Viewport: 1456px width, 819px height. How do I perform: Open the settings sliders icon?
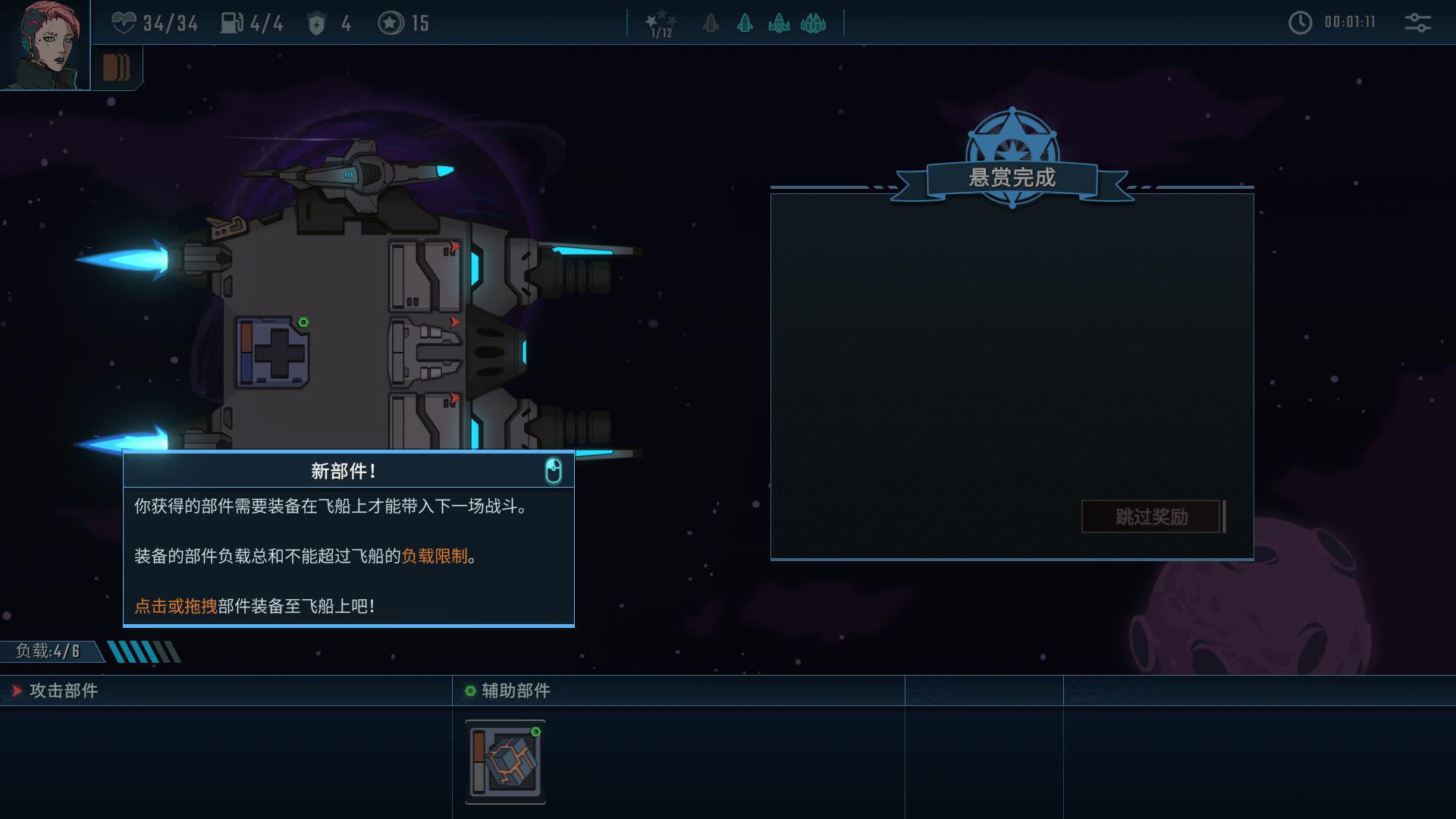tap(1417, 23)
